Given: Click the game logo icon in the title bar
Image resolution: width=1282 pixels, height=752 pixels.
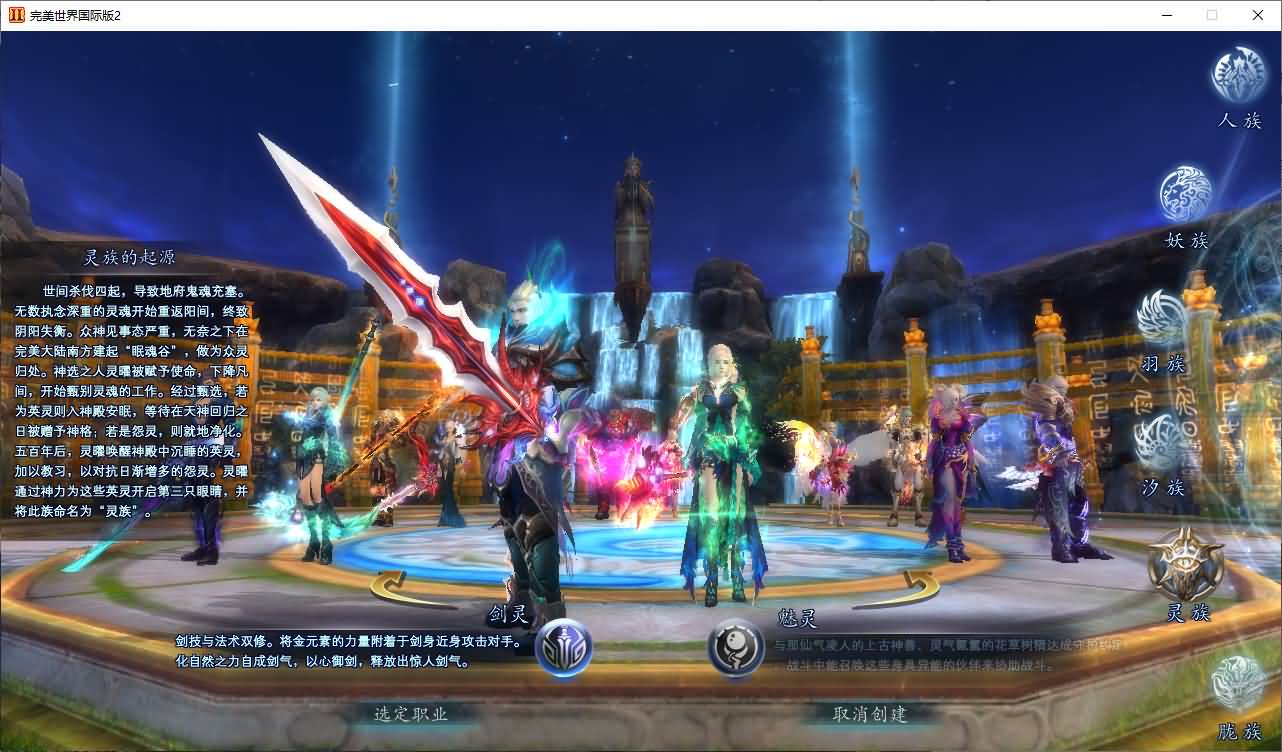Looking at the screenshot, I should click(14, 15).
